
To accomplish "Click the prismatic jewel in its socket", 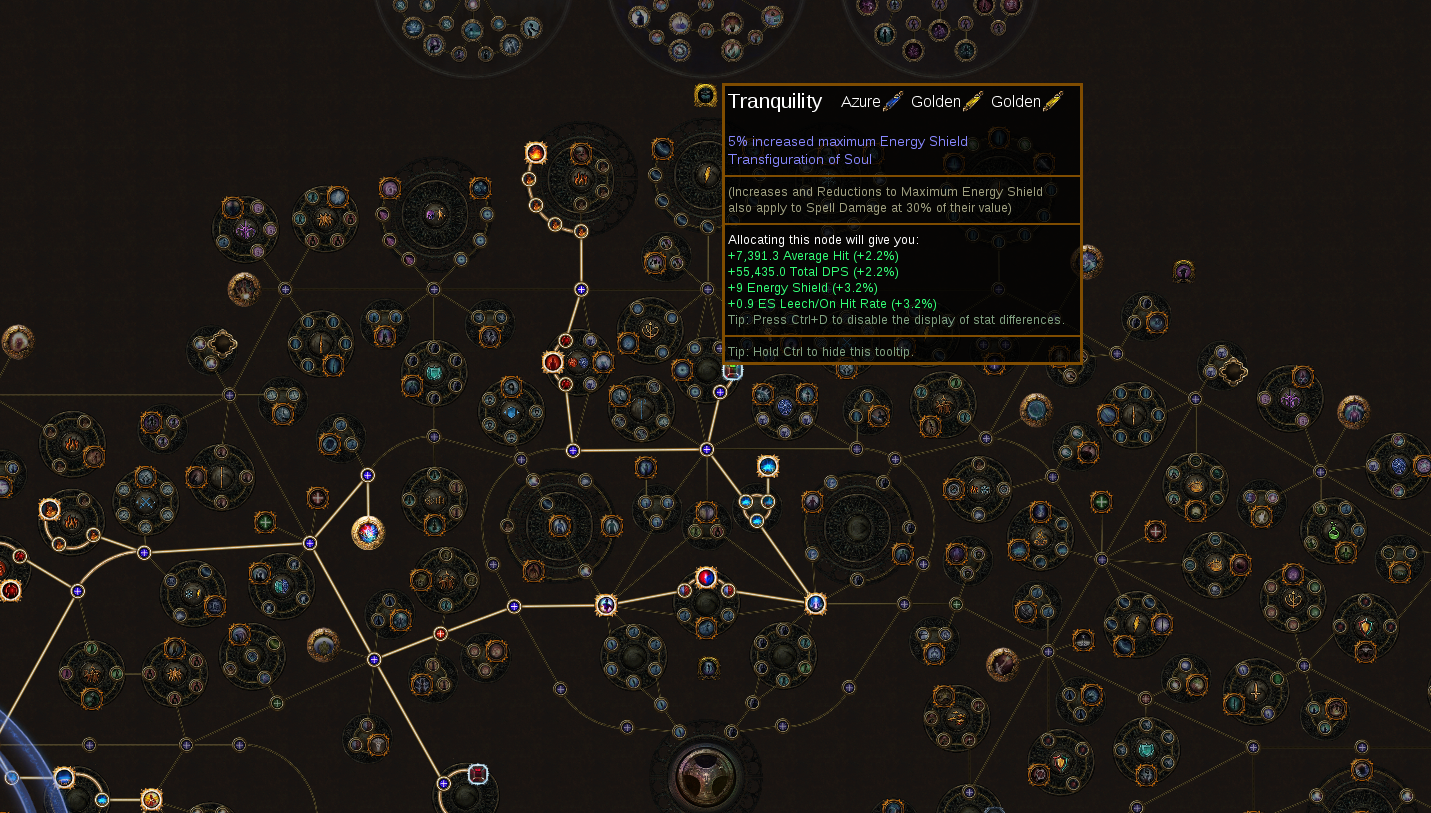I will [x=366, y=534].
